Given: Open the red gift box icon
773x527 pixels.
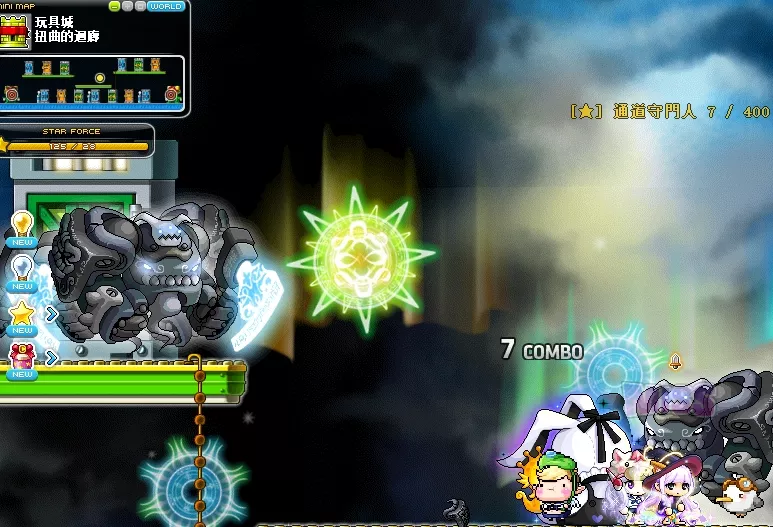Looking at the screenshot, I should point(22,355).
